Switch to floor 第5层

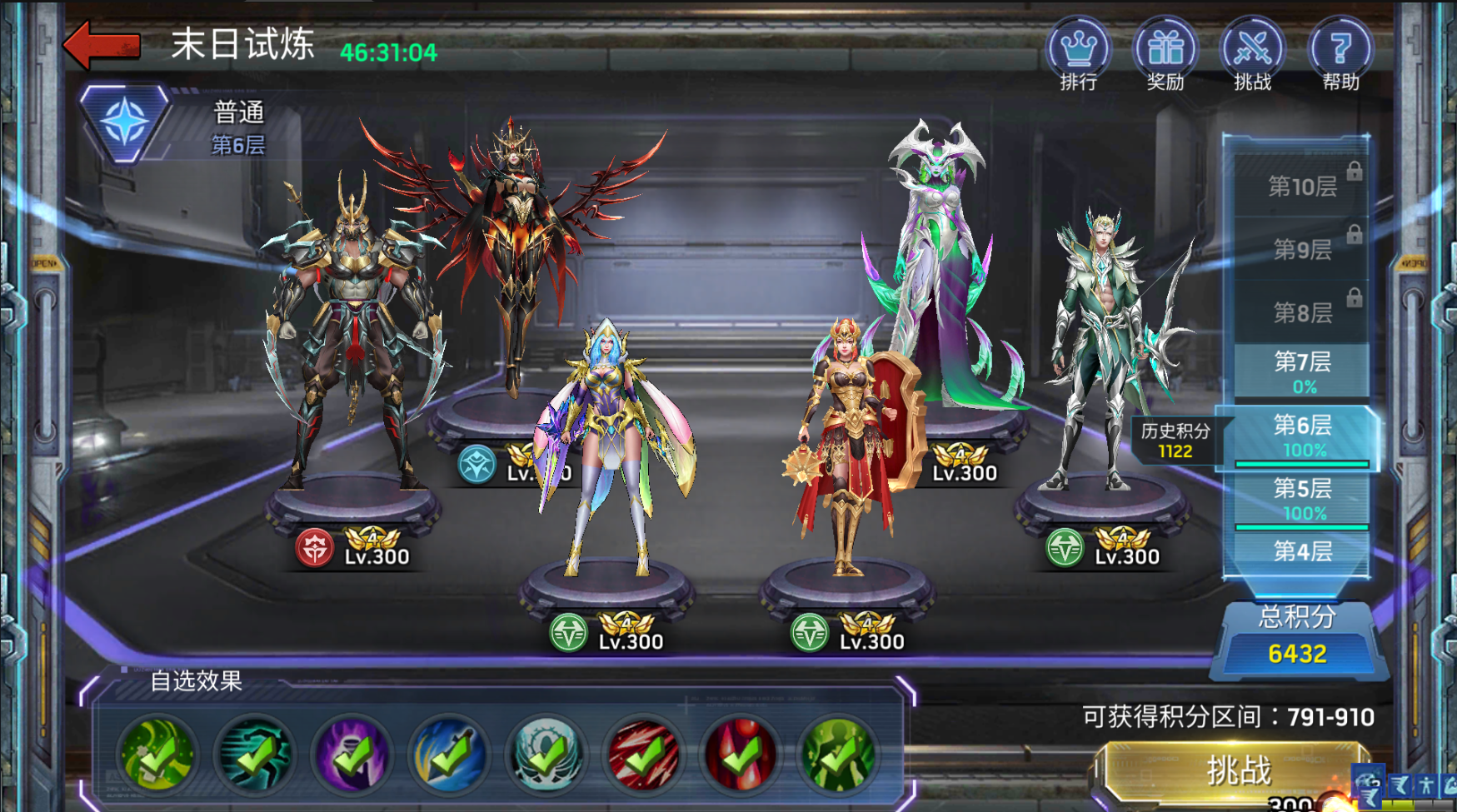1302,498
